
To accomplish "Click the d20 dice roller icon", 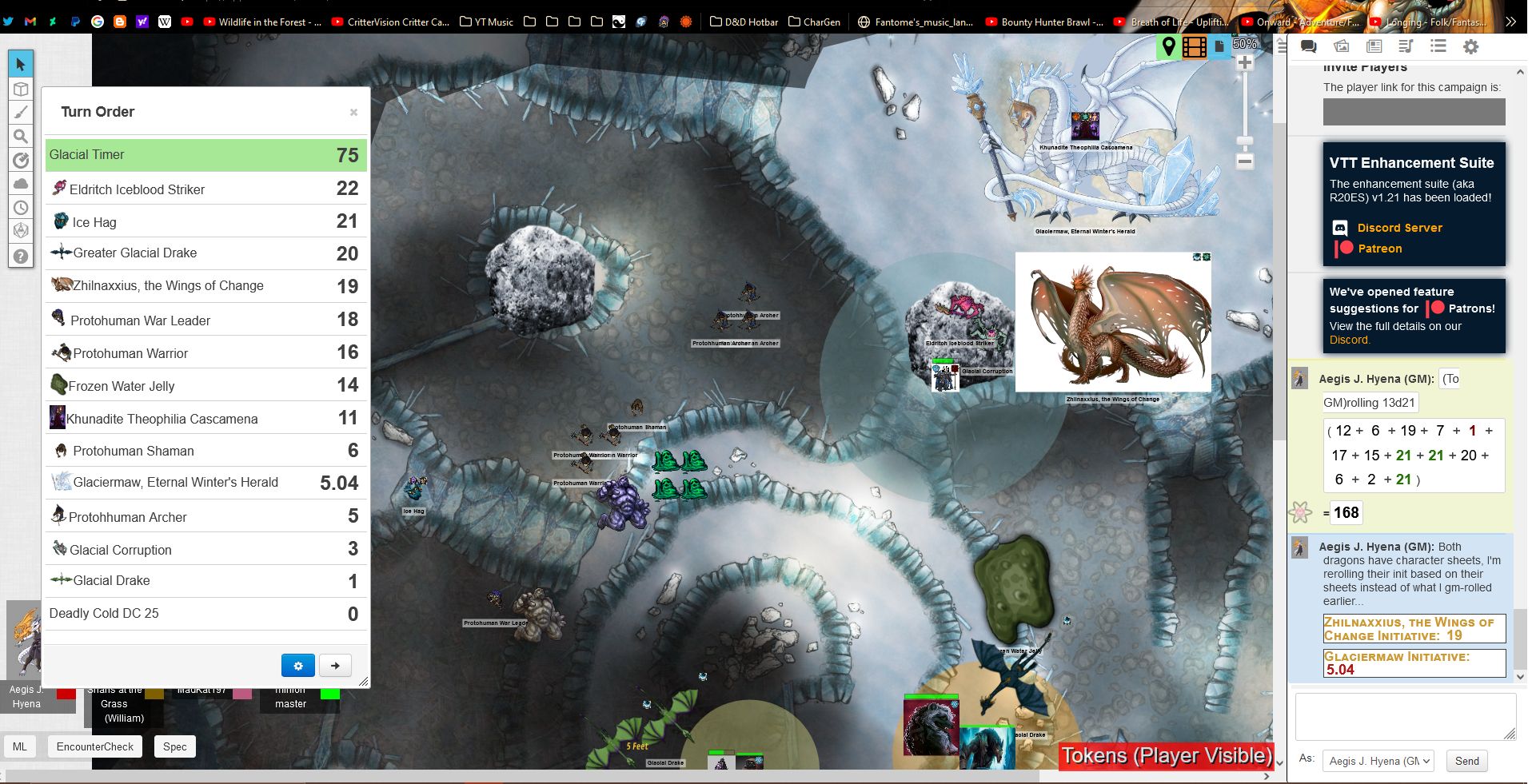I will (22, 232).
